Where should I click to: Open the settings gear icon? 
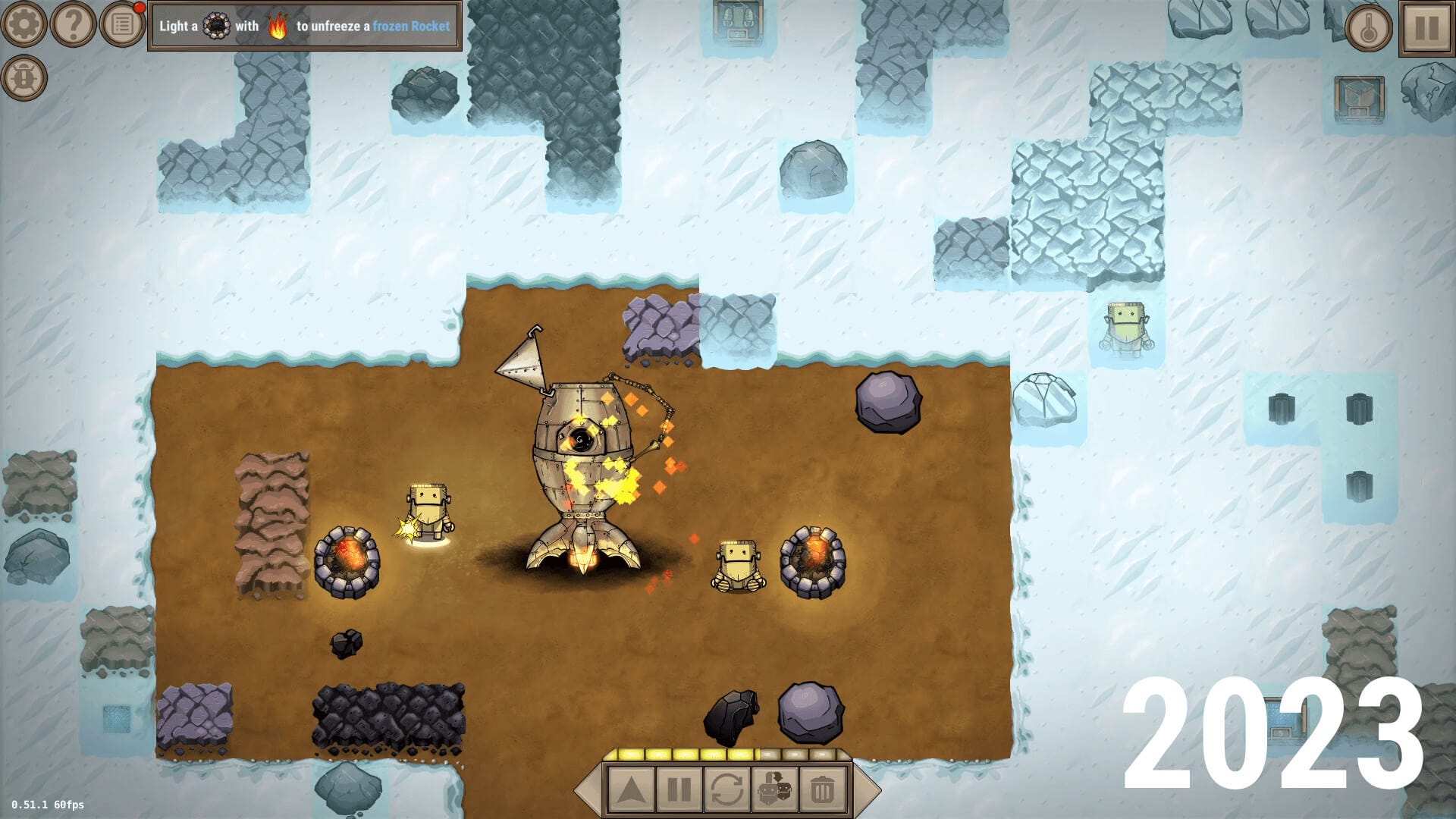coord(25,25)
